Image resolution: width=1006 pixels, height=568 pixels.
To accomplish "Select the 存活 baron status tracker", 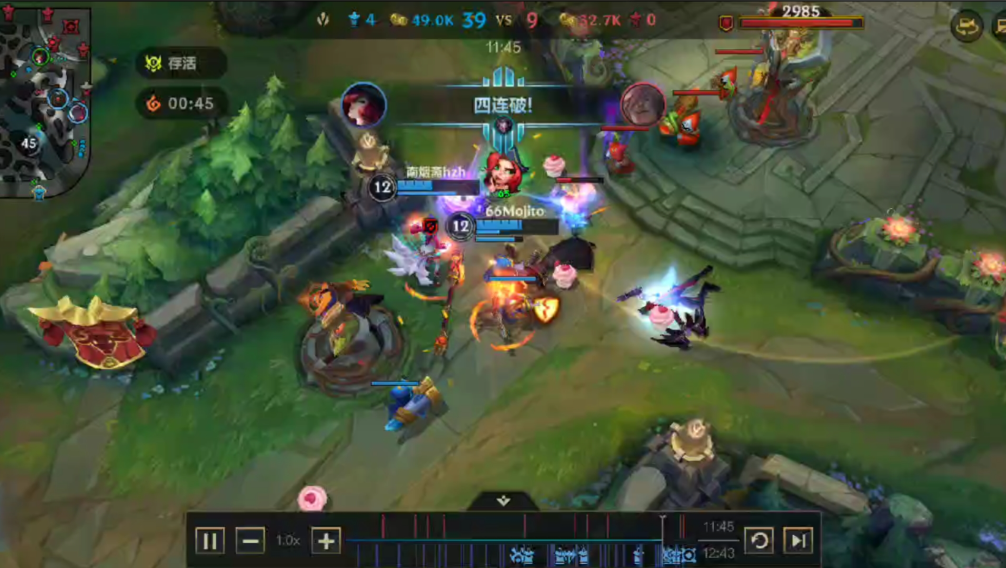I will pos(181,63).
